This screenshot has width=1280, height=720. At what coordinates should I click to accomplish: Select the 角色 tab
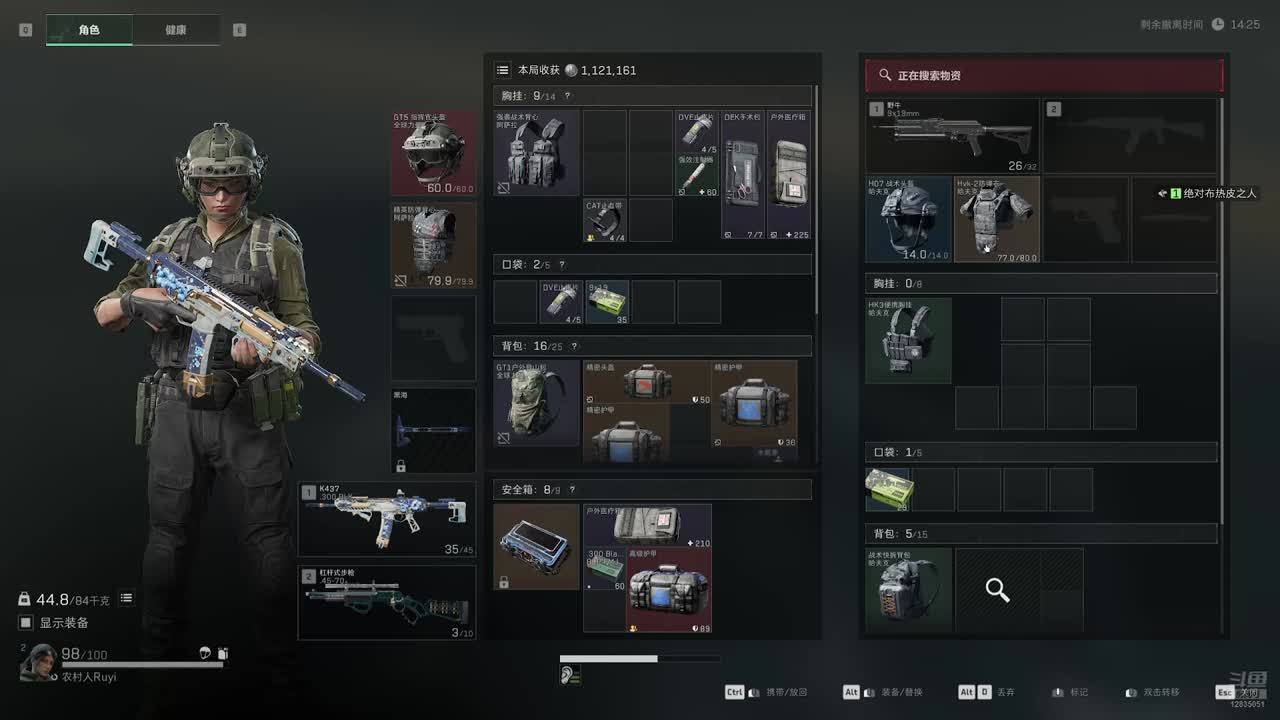(x=89, y=30)
